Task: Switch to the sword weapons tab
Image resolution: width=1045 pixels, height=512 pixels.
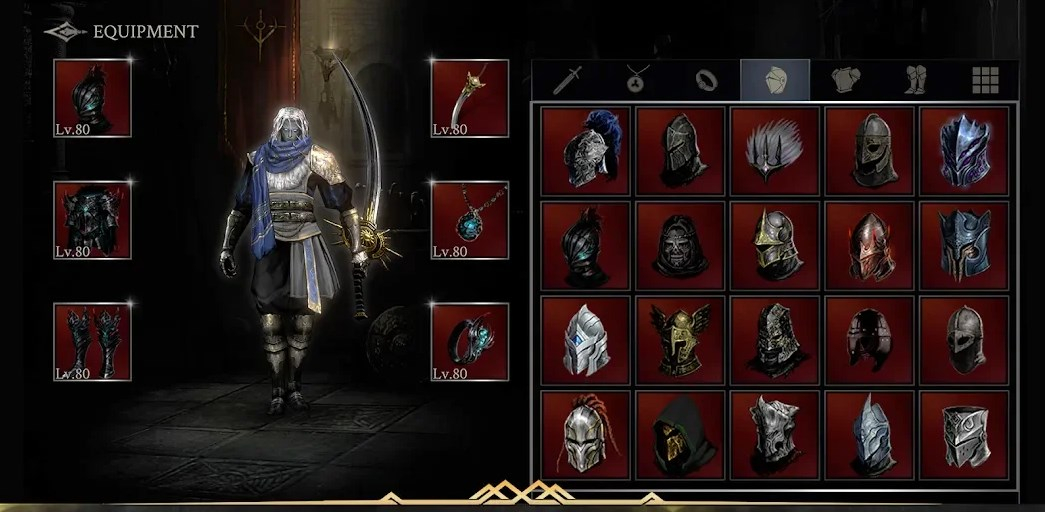Action: pos(567,80)
